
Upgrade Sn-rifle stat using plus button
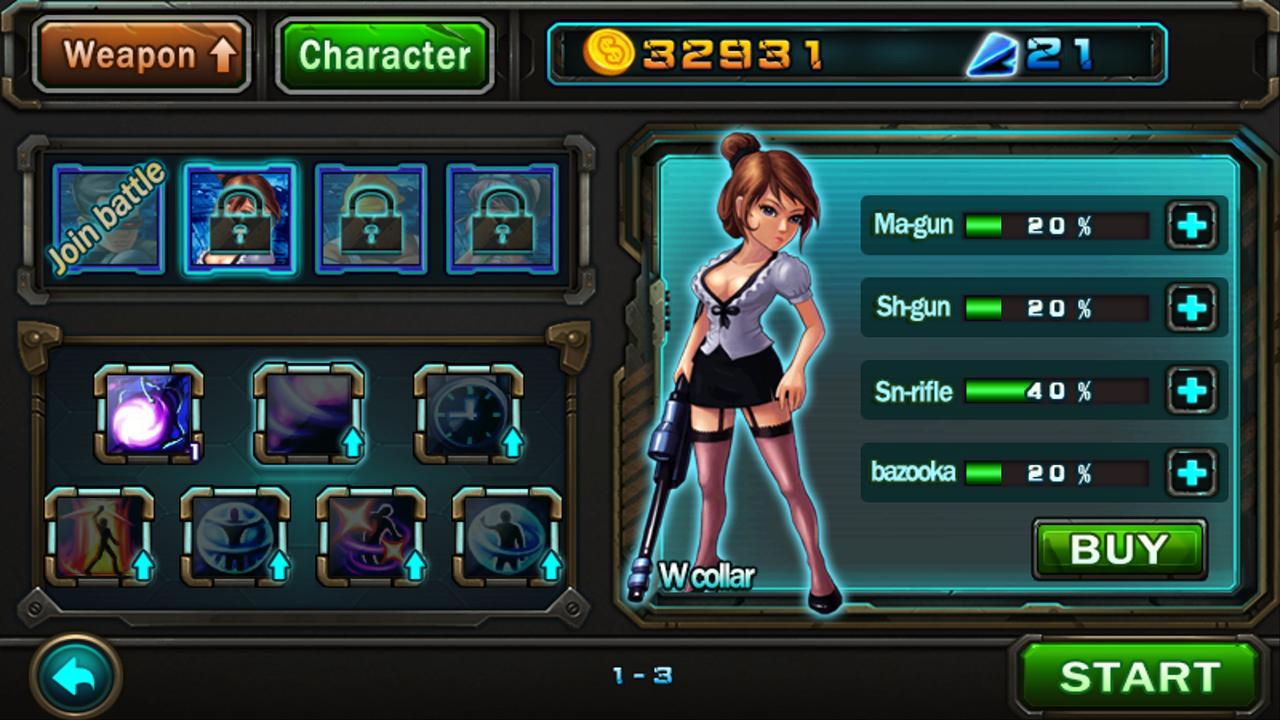[1191, 390]
